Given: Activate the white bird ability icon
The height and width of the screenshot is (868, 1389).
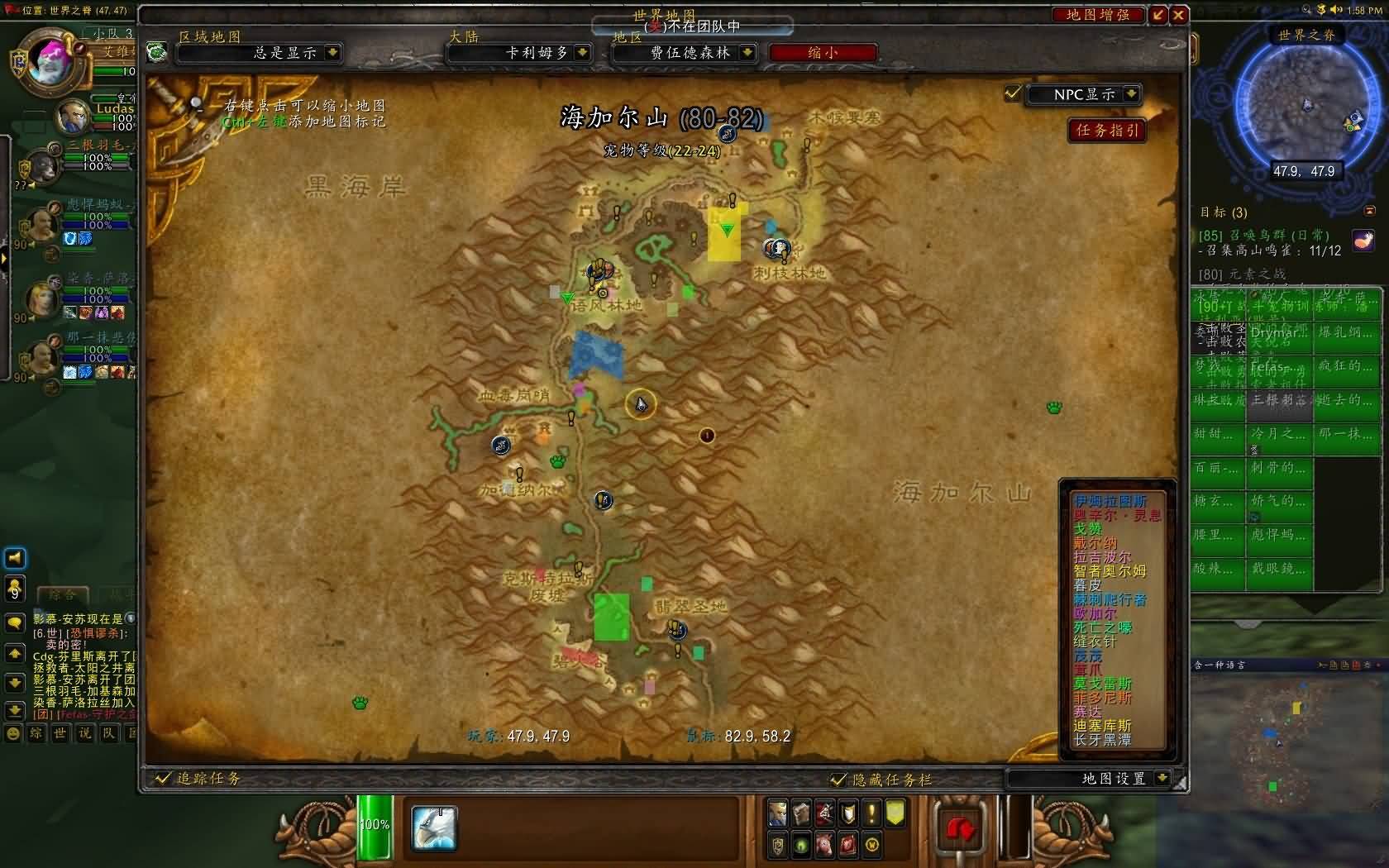Looking at the screenshot, I should tap(434, 828).
